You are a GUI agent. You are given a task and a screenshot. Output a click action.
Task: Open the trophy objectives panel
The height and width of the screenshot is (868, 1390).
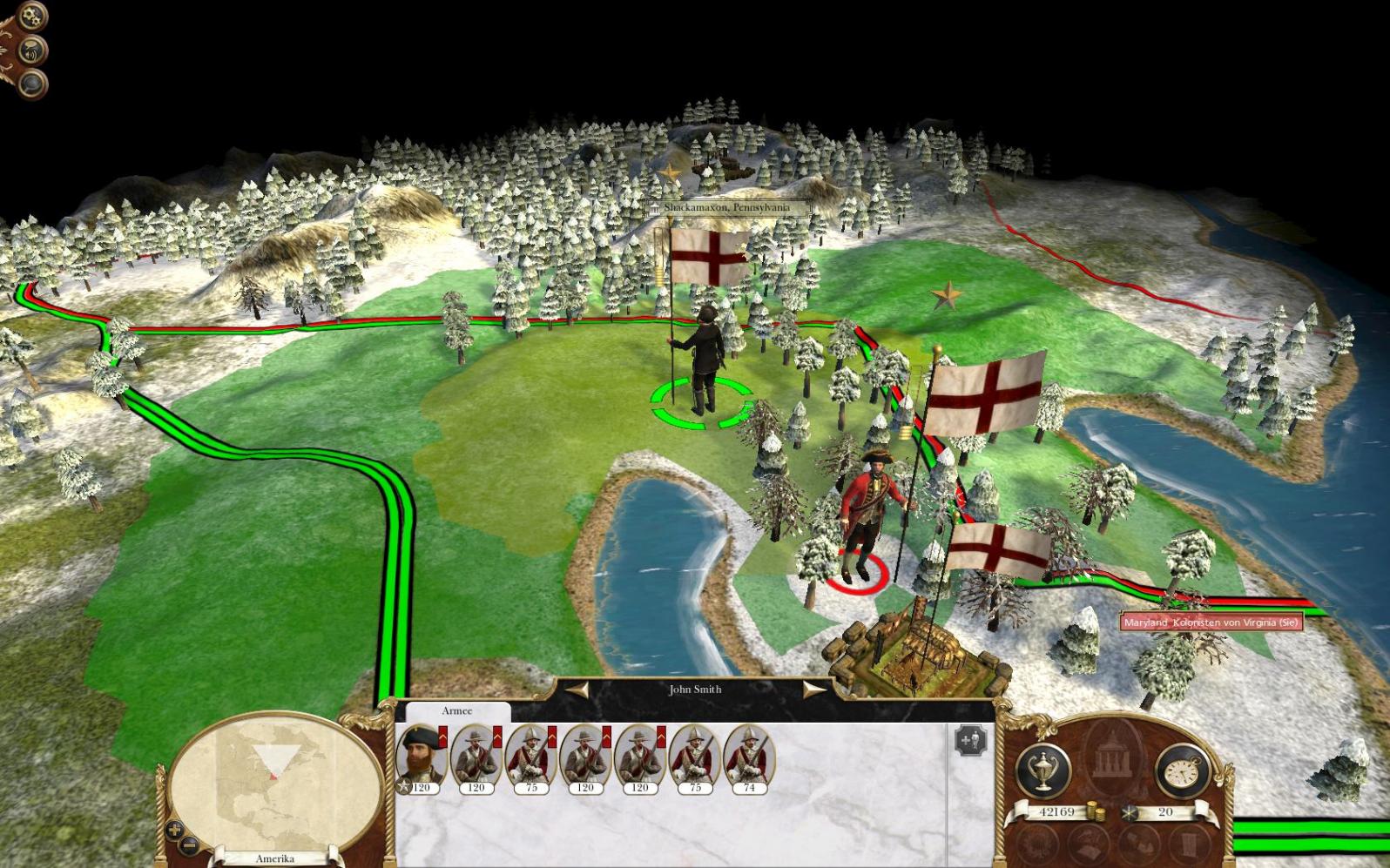click(1042, 770)
